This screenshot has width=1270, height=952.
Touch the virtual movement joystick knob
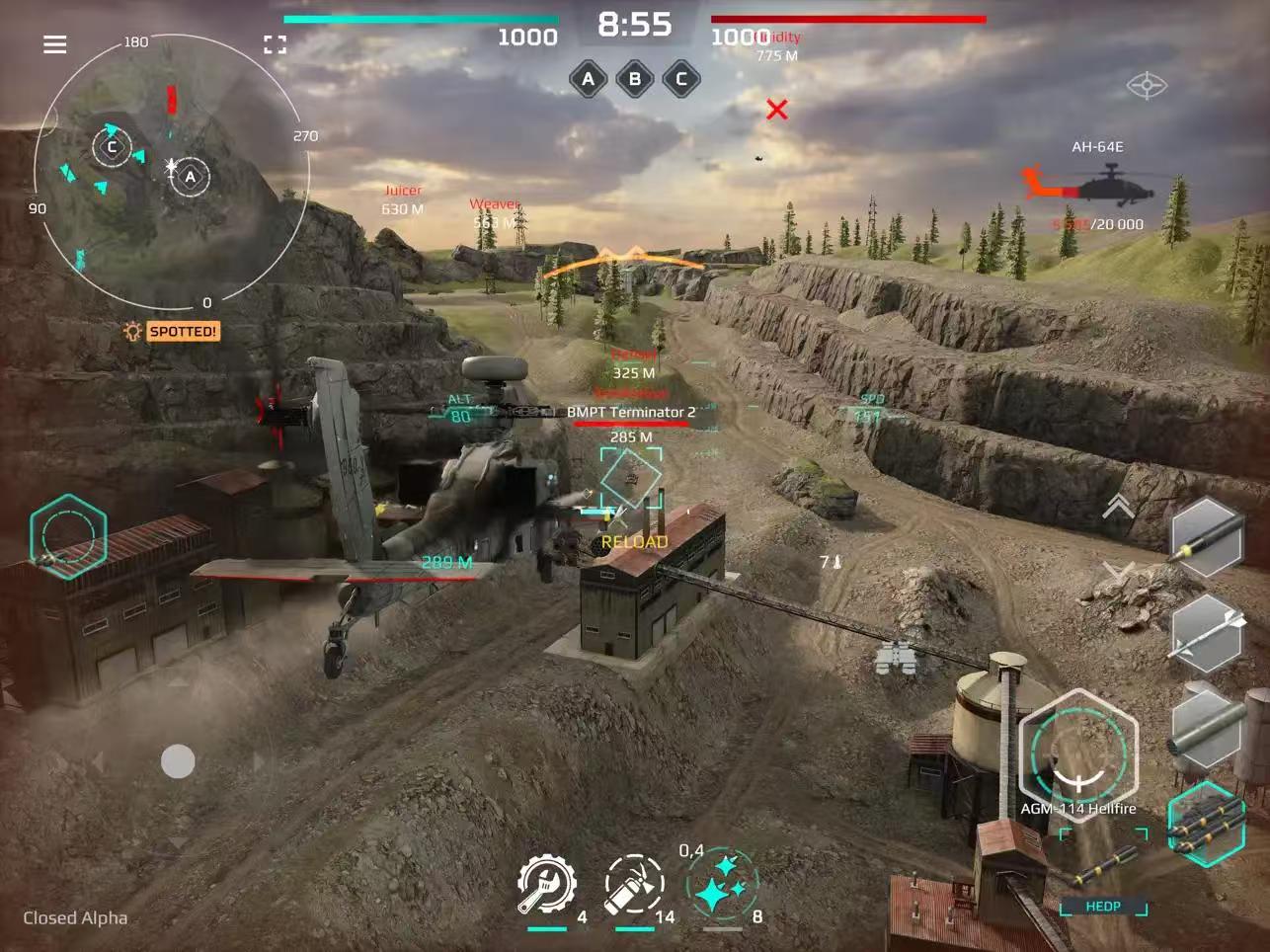pyautogui.click(x=178, y=761)
